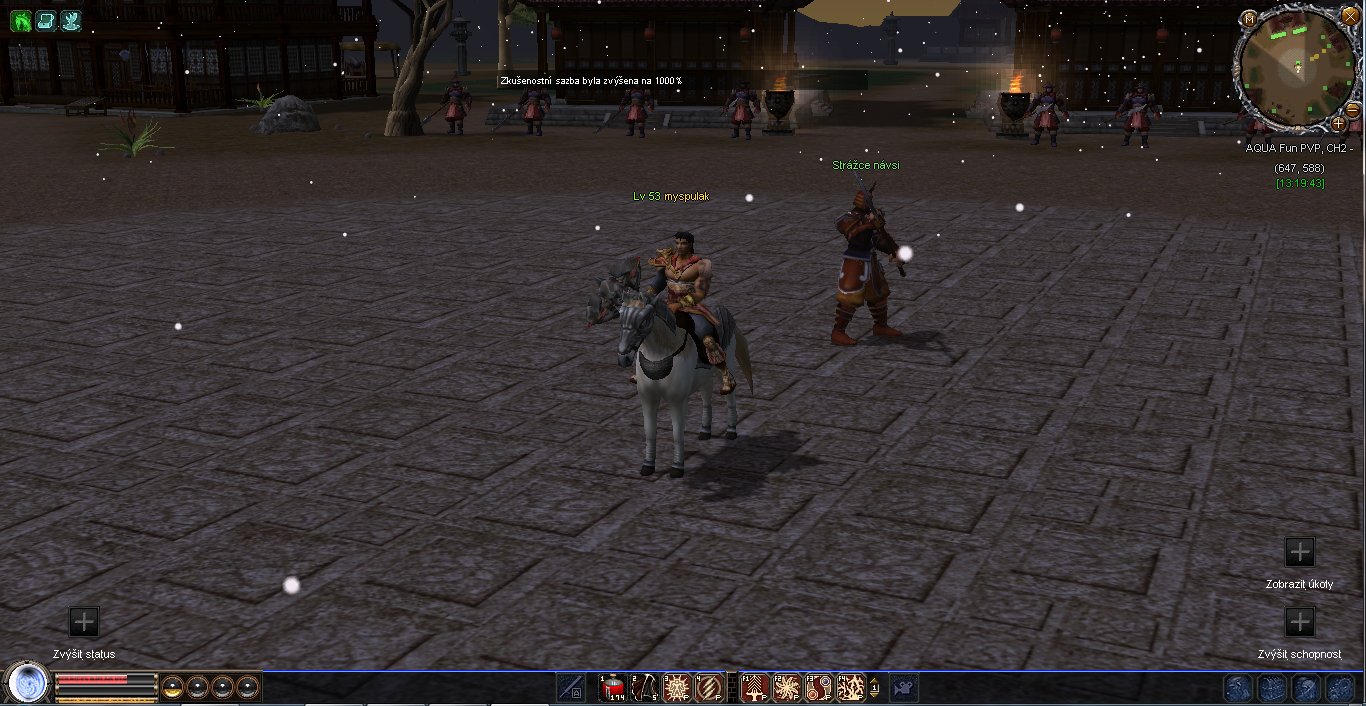Activate the F4 flame skill
Viewport: 1366px width, 706px height.
click(851, 688)
